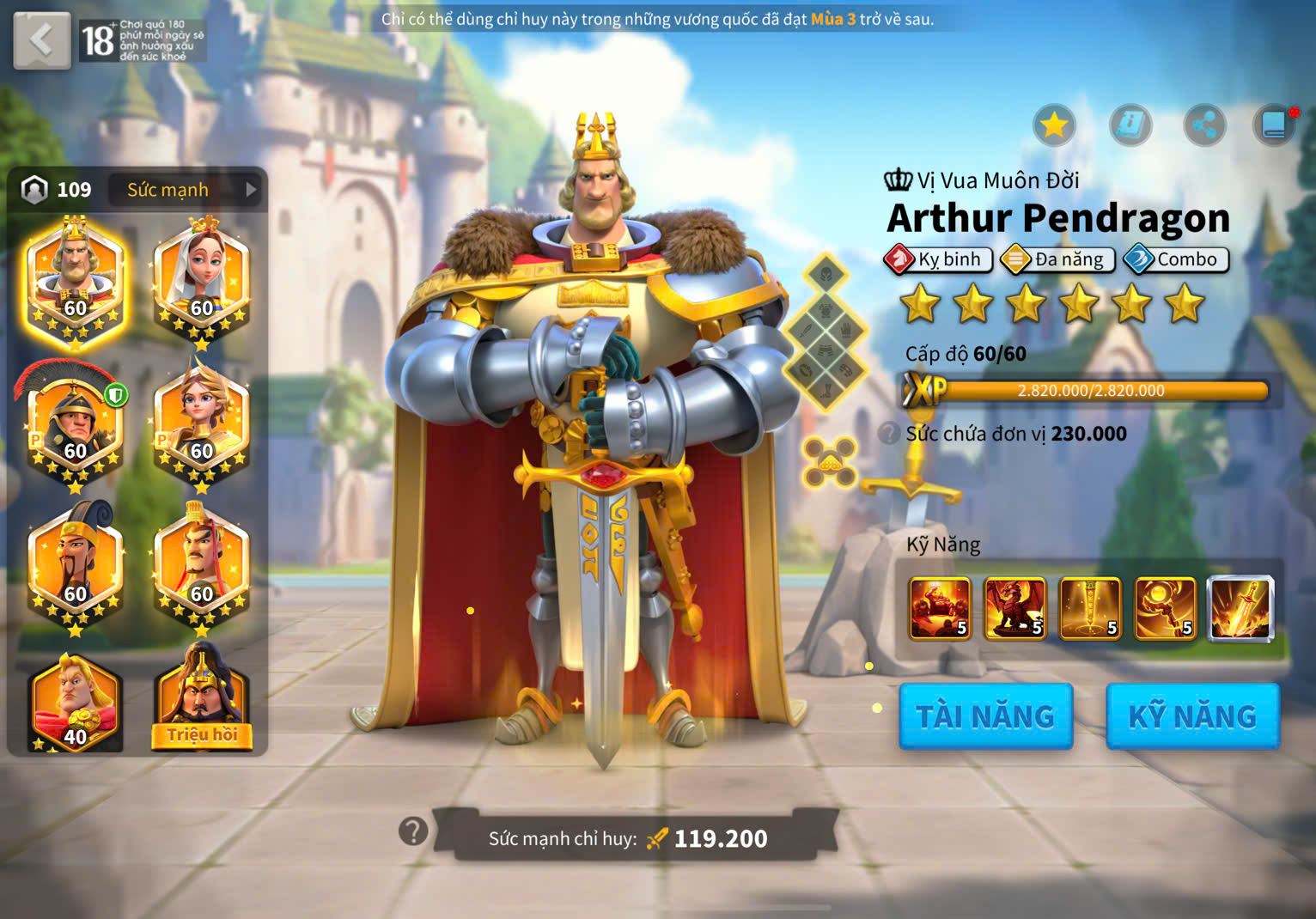Open the journal icon with red dot
The width and height of the screenshot is (1316, 919).
click(1275, 126)
